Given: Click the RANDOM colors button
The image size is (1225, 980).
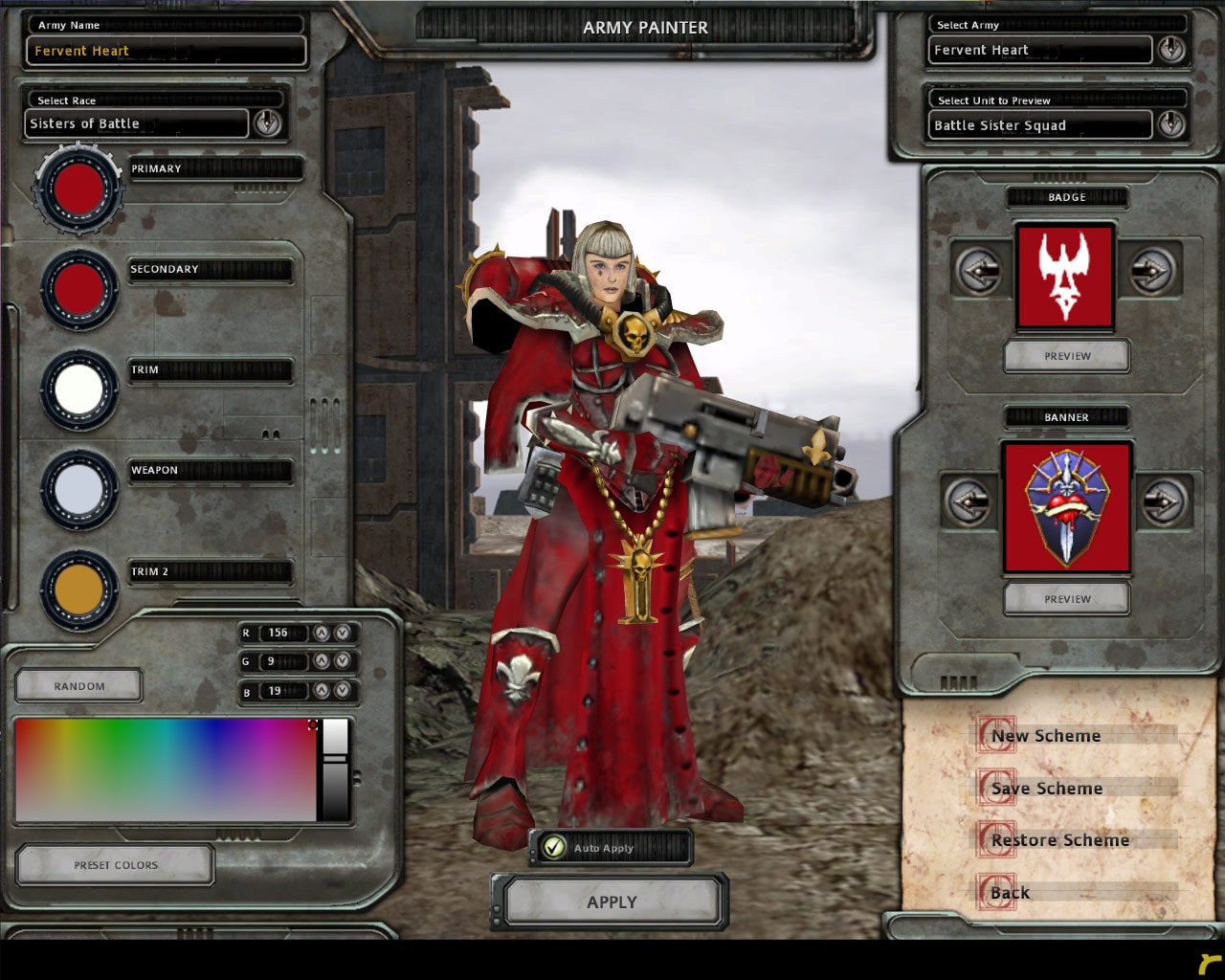Looking at the screenshot, I should pos(79,686).
